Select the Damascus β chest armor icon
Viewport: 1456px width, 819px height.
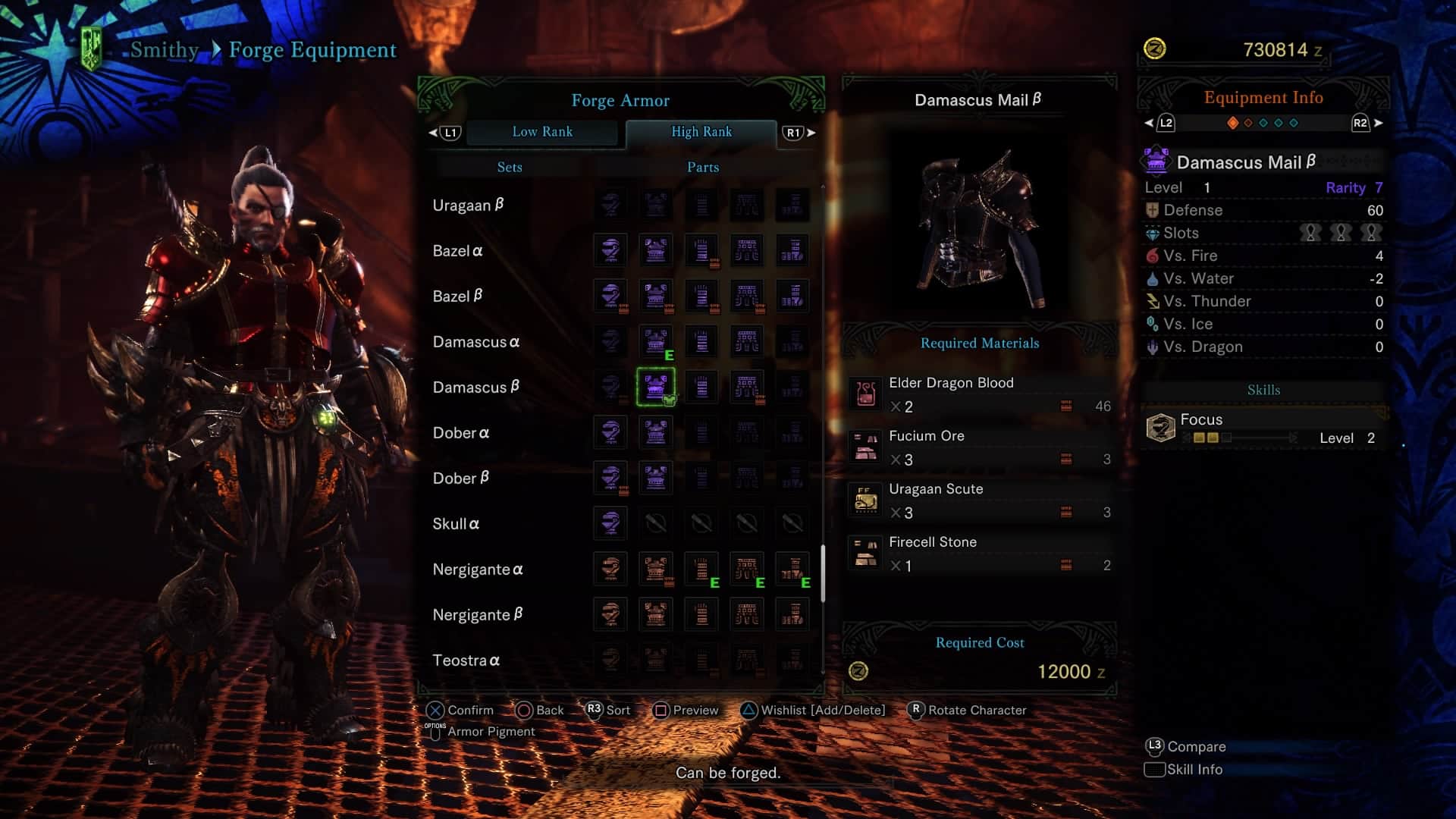(656, 387)
